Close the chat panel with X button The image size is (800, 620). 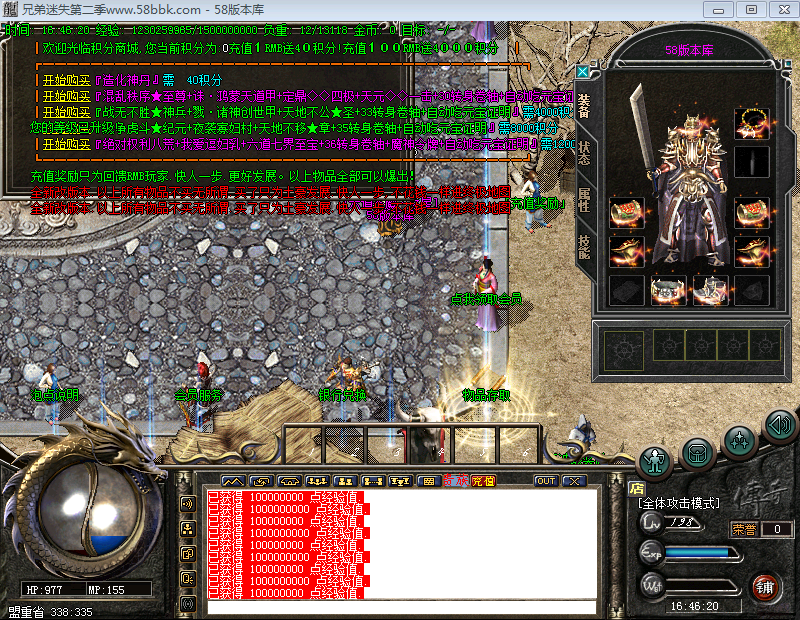[573, 481]
